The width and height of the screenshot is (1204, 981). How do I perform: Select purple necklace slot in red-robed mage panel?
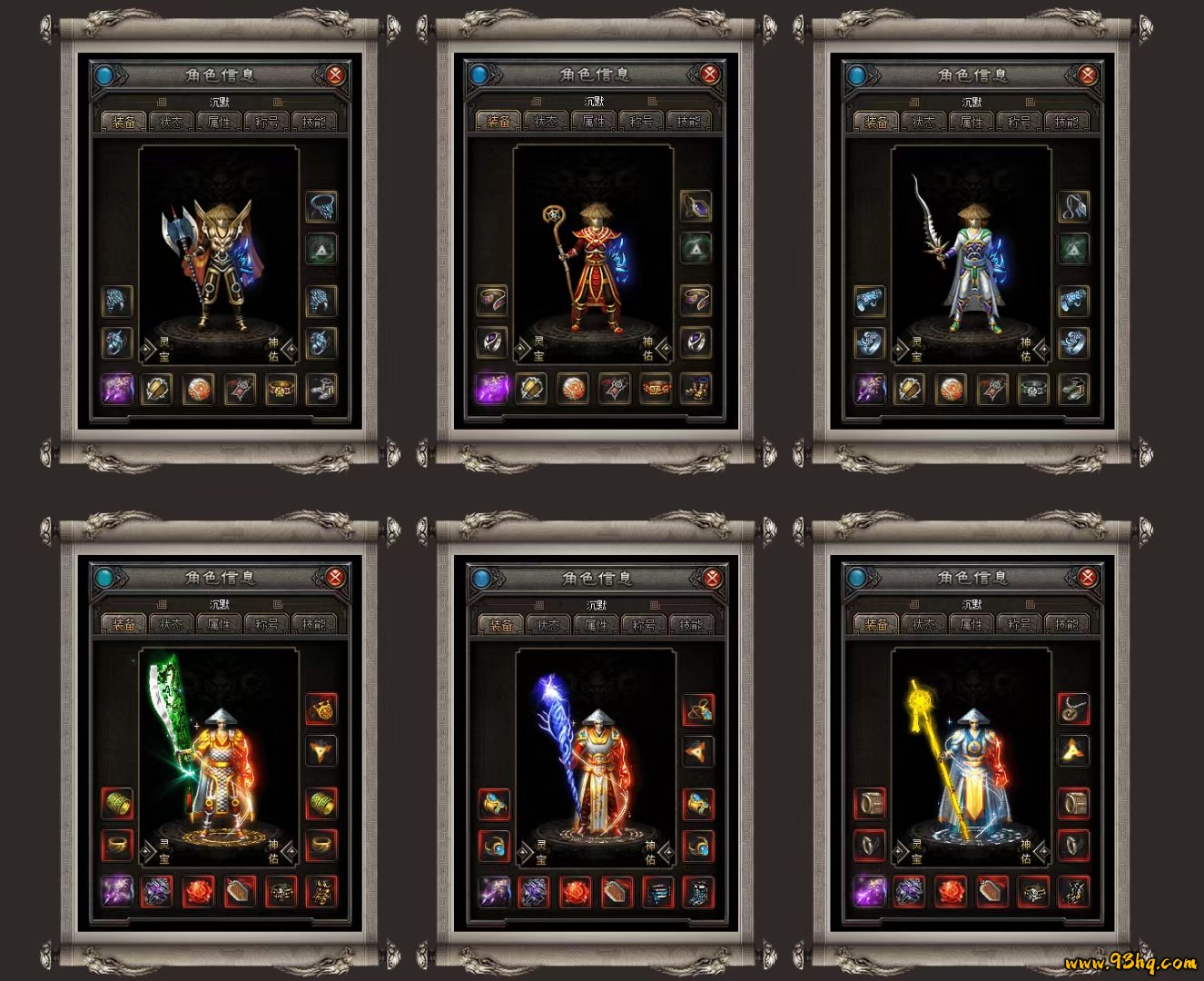tap(696, 206)
